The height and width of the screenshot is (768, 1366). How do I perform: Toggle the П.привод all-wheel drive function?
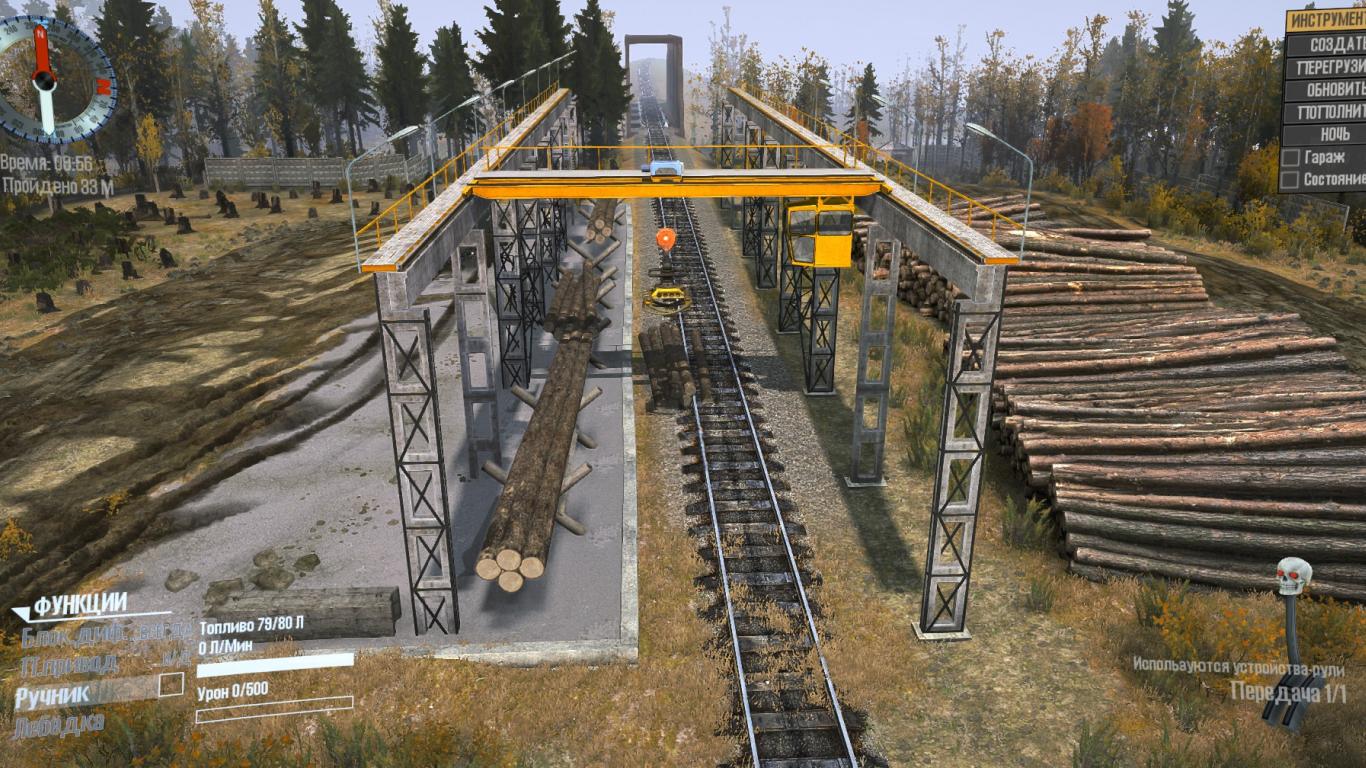click(x=70, y=664)
